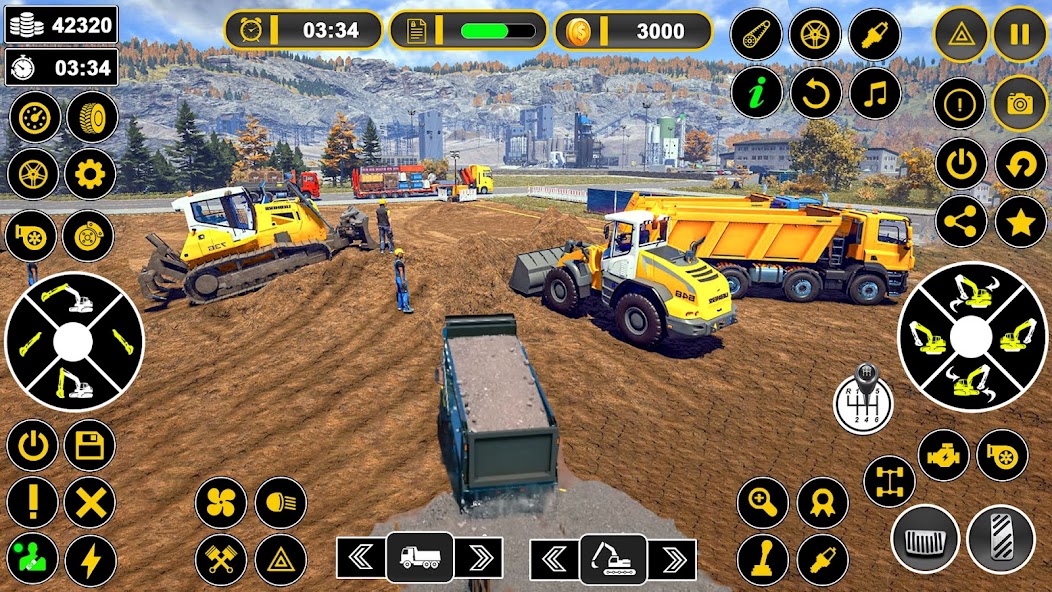The height and width of the screenshot is (592, 1052).
Task: Click the star rating icon
Action: (x=1021, y=222)
